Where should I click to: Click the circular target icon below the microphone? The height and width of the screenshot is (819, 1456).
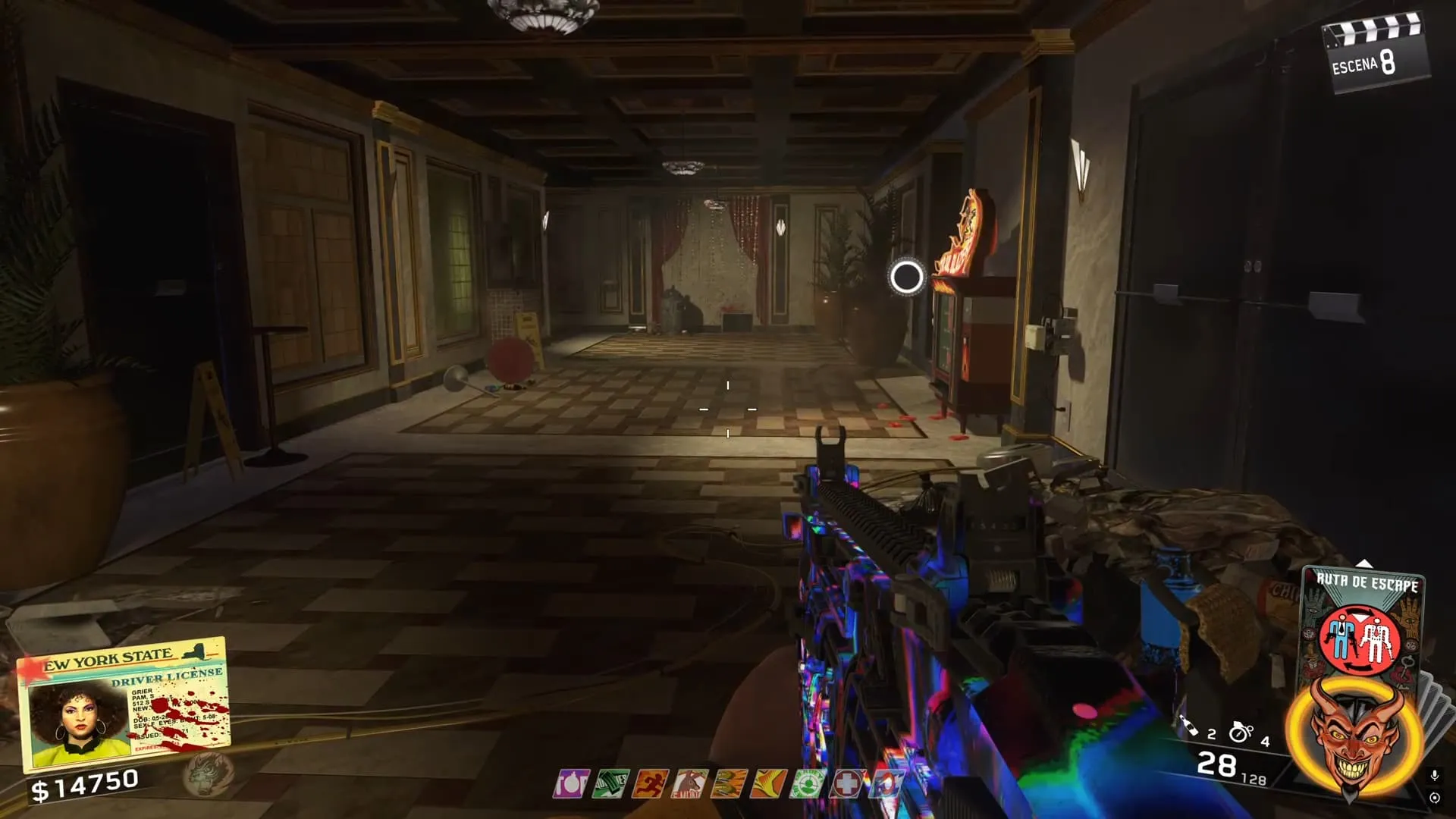1434,798
